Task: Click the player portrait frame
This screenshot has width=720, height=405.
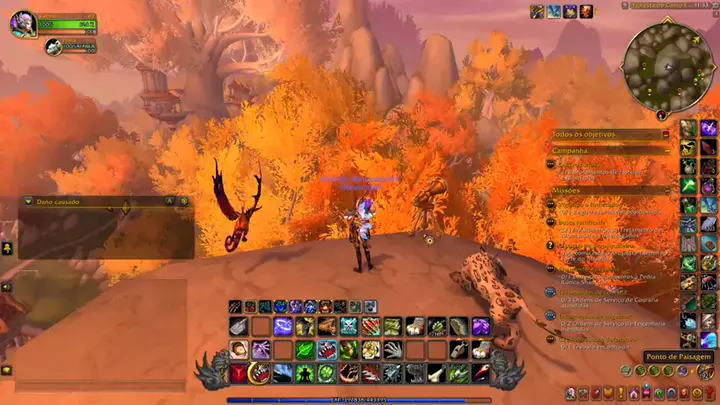Action: click(x=23, y=23)
